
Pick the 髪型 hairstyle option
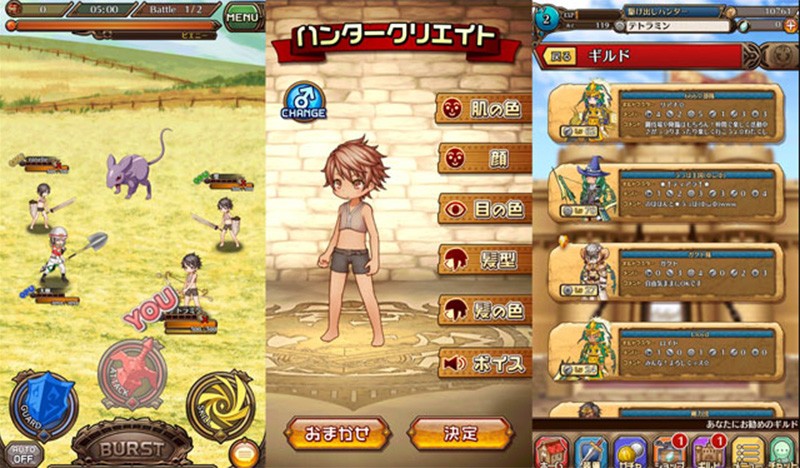(x=484, y=260)
